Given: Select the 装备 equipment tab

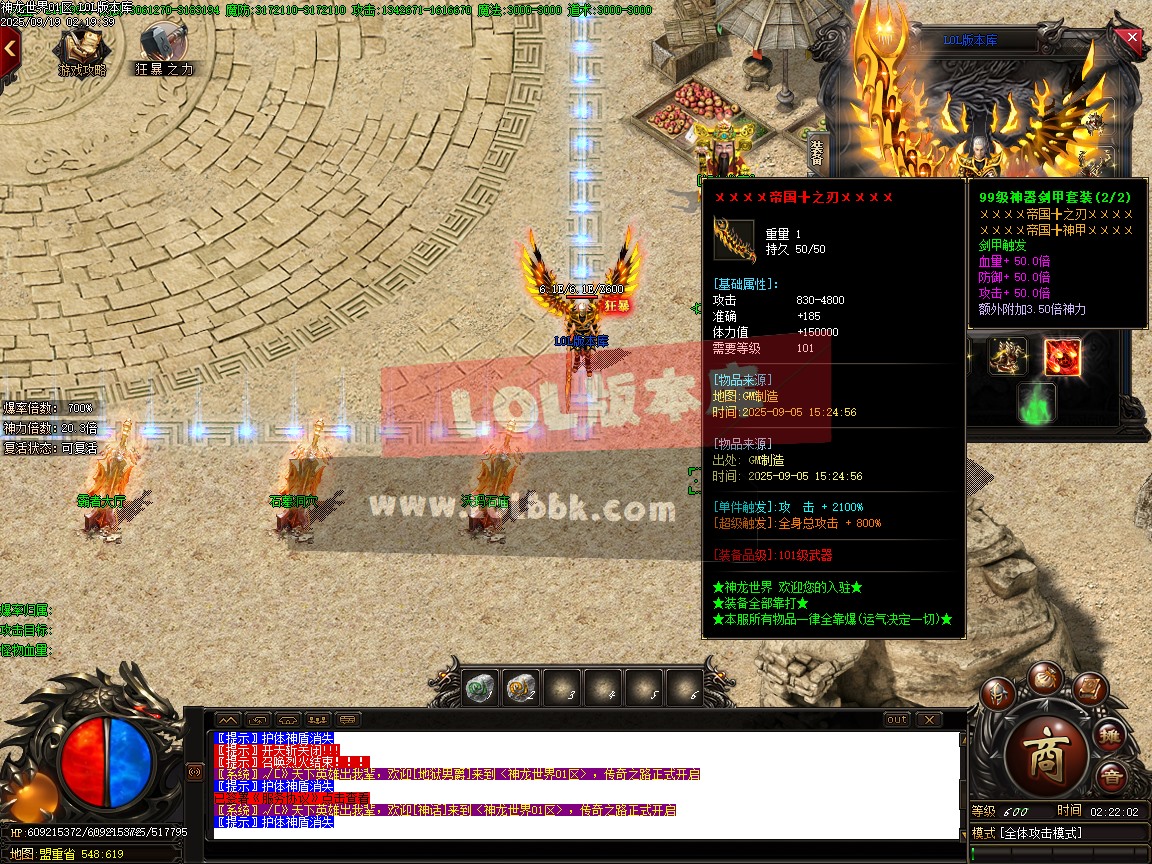Looking at the screenshot, I should [x=816, y=152].
